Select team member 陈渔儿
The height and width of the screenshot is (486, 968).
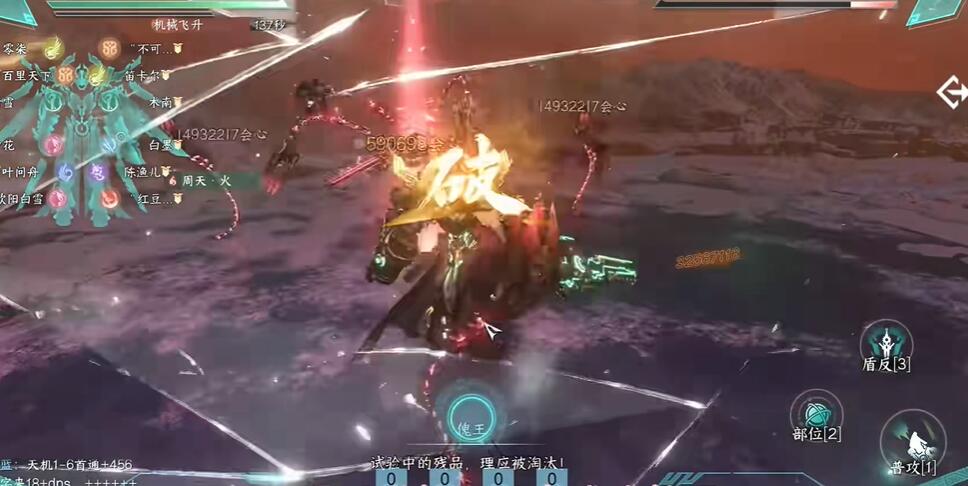click(x=144, y=172)
